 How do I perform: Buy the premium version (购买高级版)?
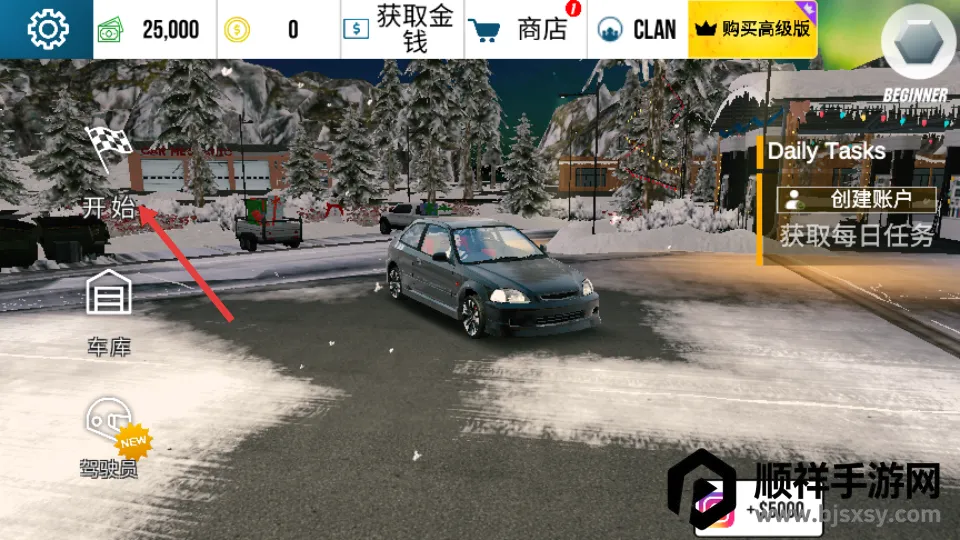click(x=753, y=30)
